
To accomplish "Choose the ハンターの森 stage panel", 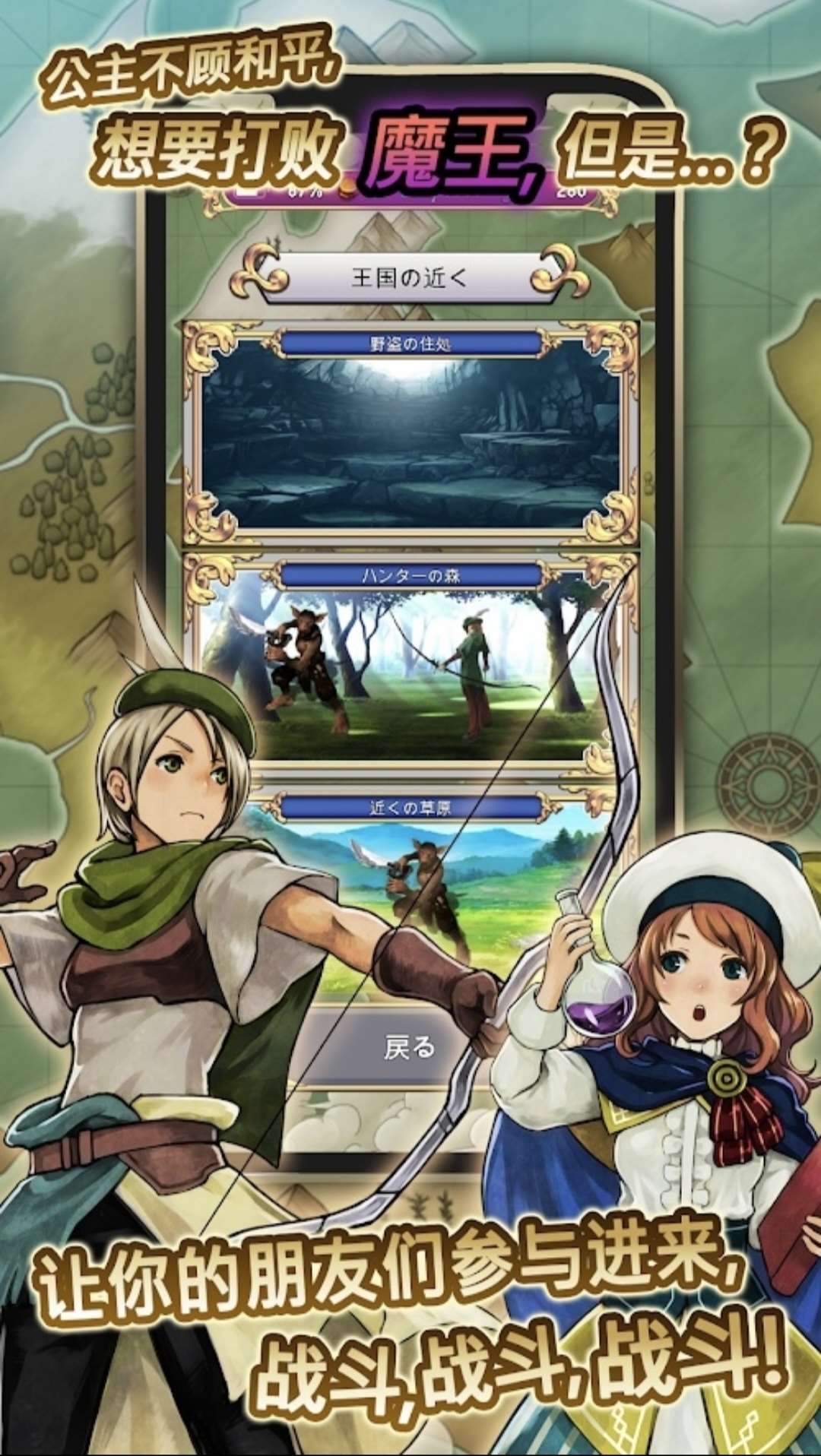I will (410, 661).
